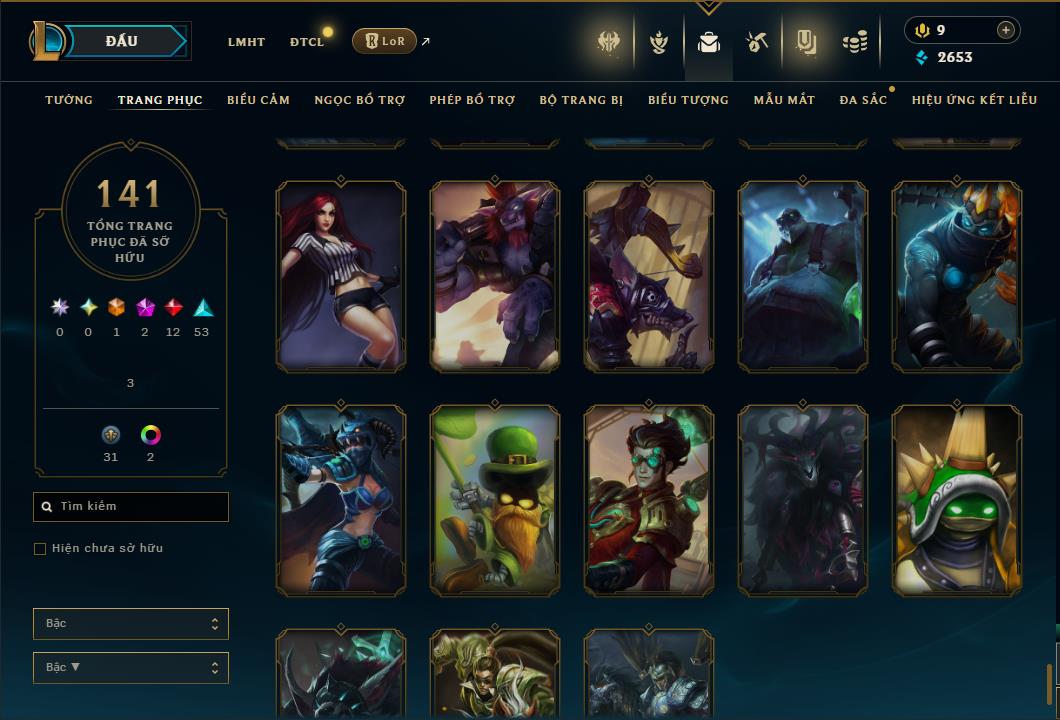This screenshot has width=1060, height=720.
Task: Select the Red Card Katarina referee skin
Action: coord(341,276)
